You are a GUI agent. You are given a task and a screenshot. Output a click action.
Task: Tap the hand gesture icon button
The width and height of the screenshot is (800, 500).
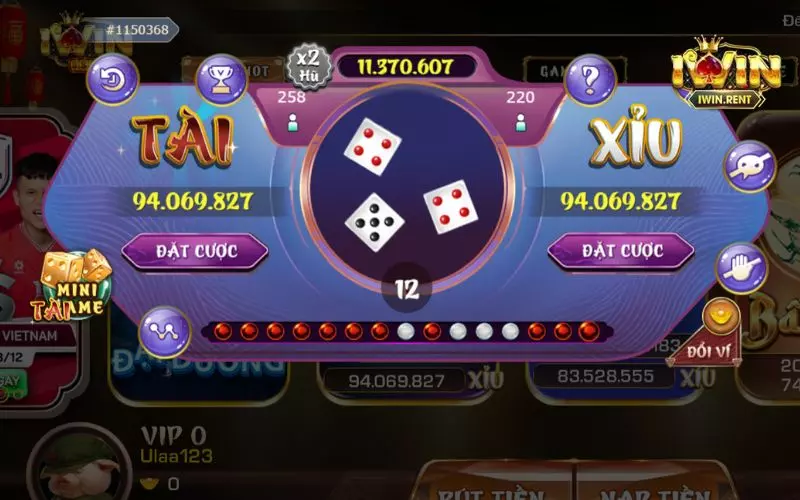click(741, 267)
